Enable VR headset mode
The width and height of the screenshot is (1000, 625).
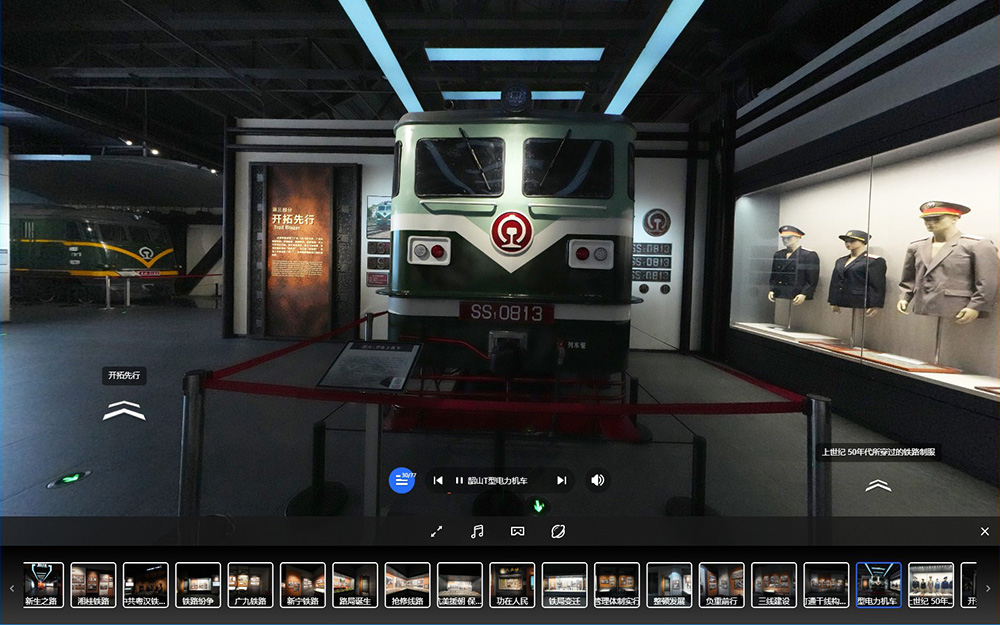click(517, 532)
